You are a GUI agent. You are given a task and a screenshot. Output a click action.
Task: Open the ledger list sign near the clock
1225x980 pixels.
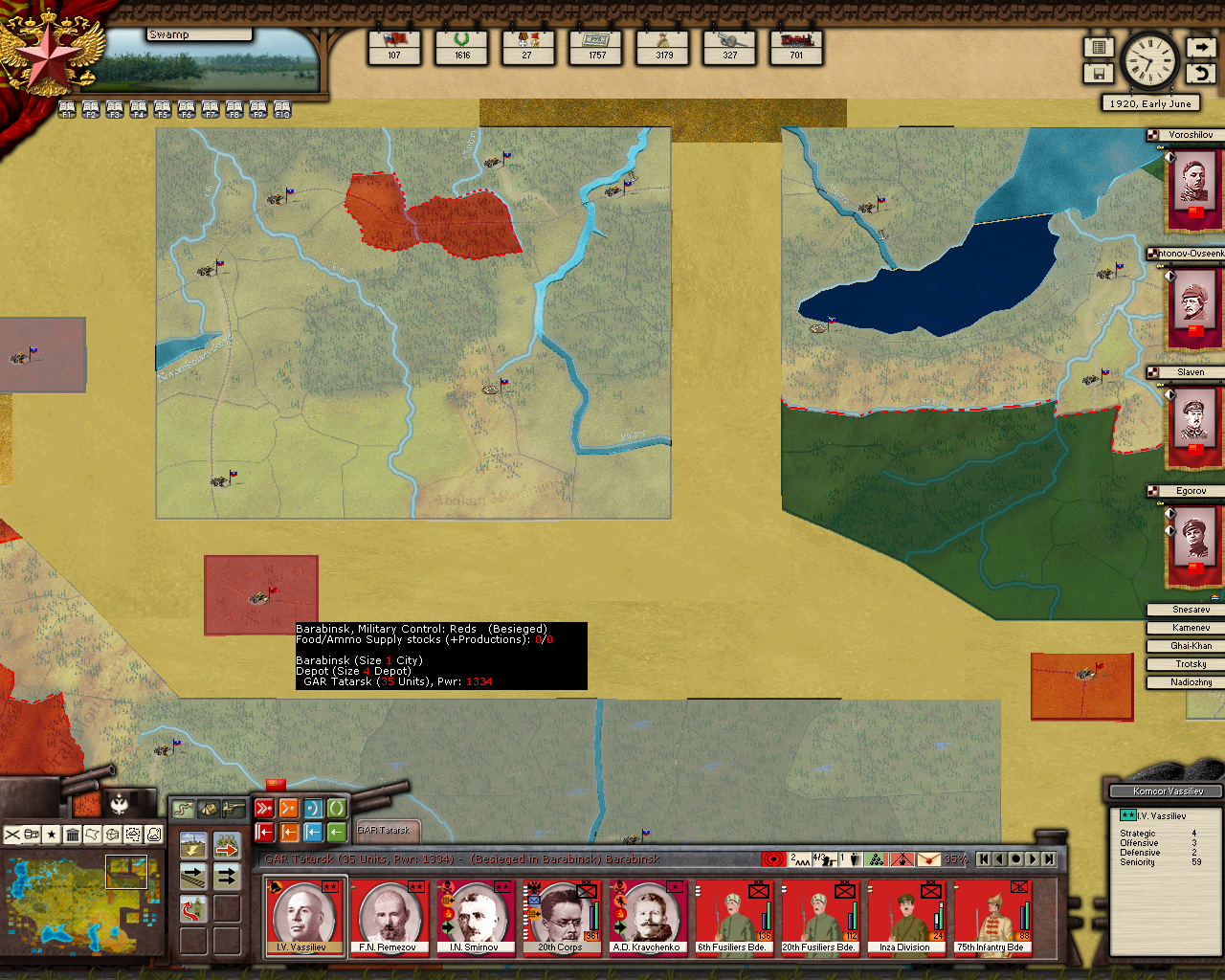[1099, 47]
